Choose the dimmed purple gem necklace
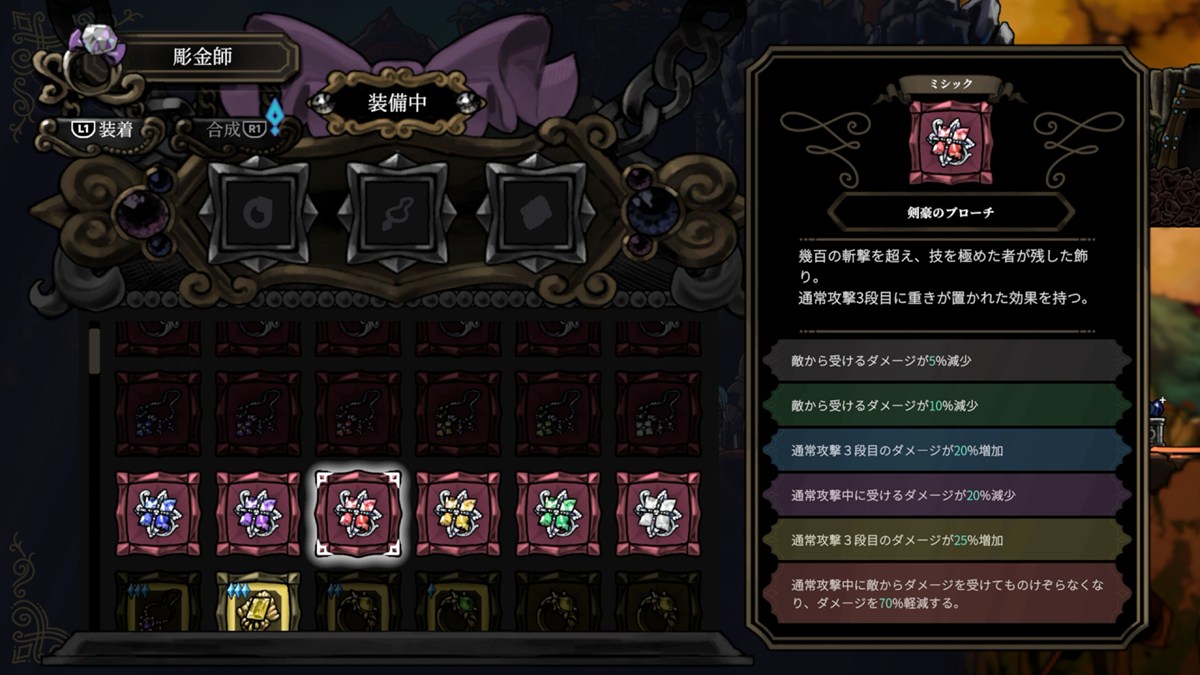This screenshot has width=1200, height=675. (x=258, y=413)
